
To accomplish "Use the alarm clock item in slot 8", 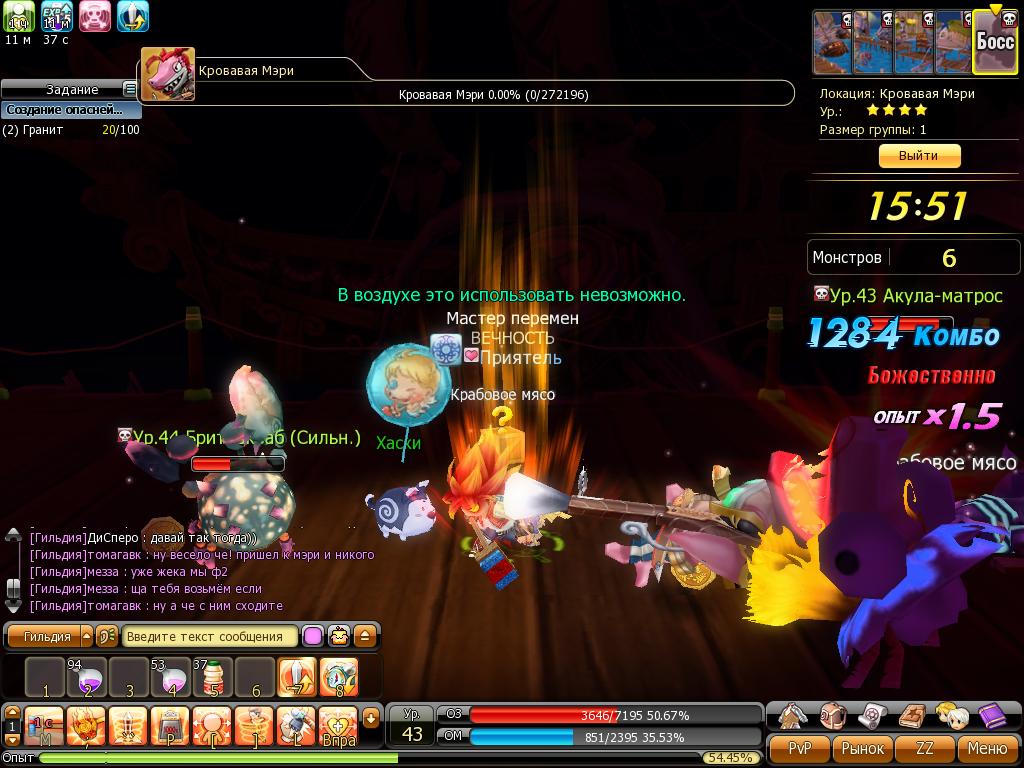I will (x=339, y=678).
